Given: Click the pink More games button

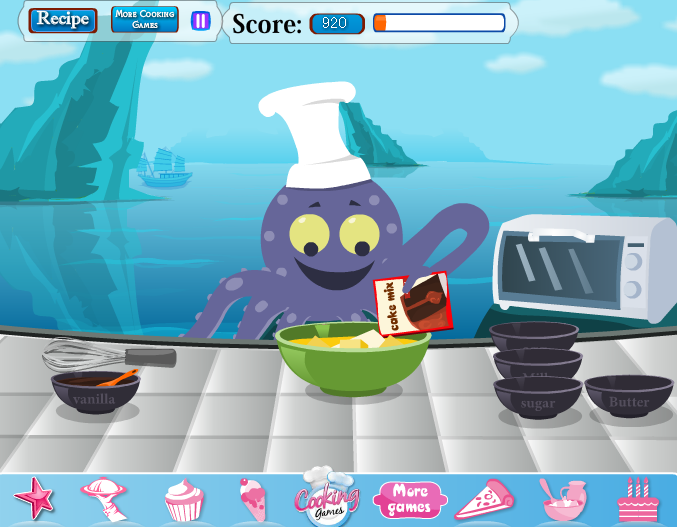Looking at the screenshot, I should (408, 498).
